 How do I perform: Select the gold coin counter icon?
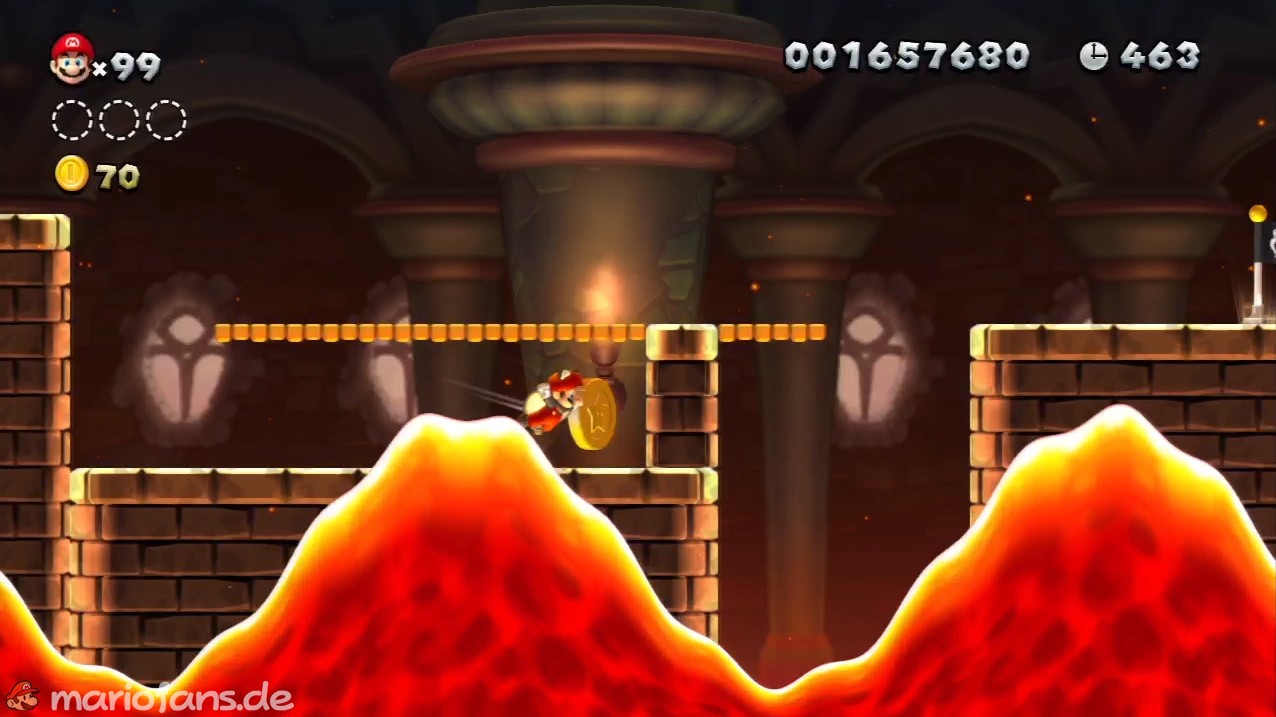[x=72, y=174]
